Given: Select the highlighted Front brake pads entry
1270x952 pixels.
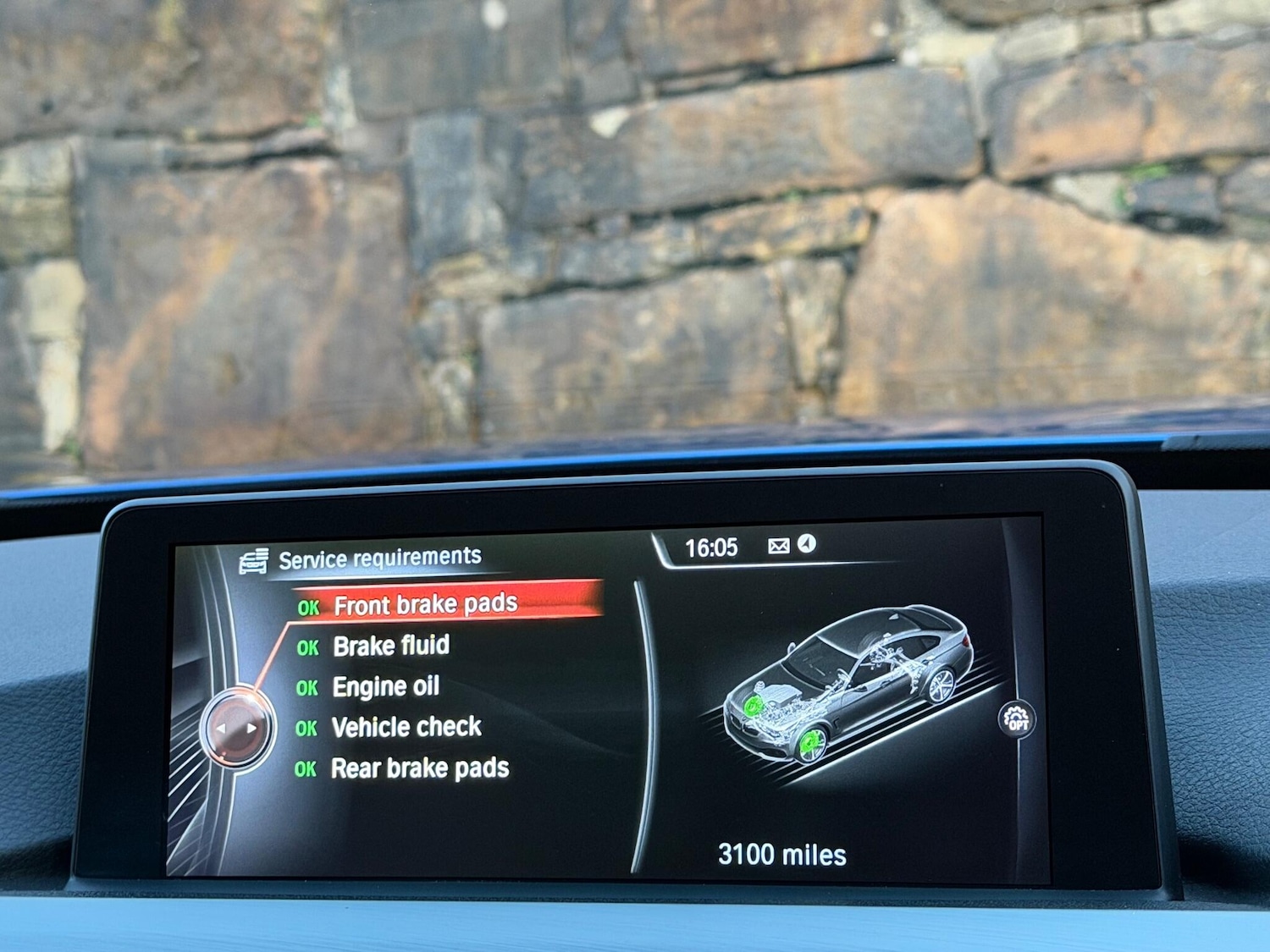Looking at the screenshot, I should click(x=426, y=604).
